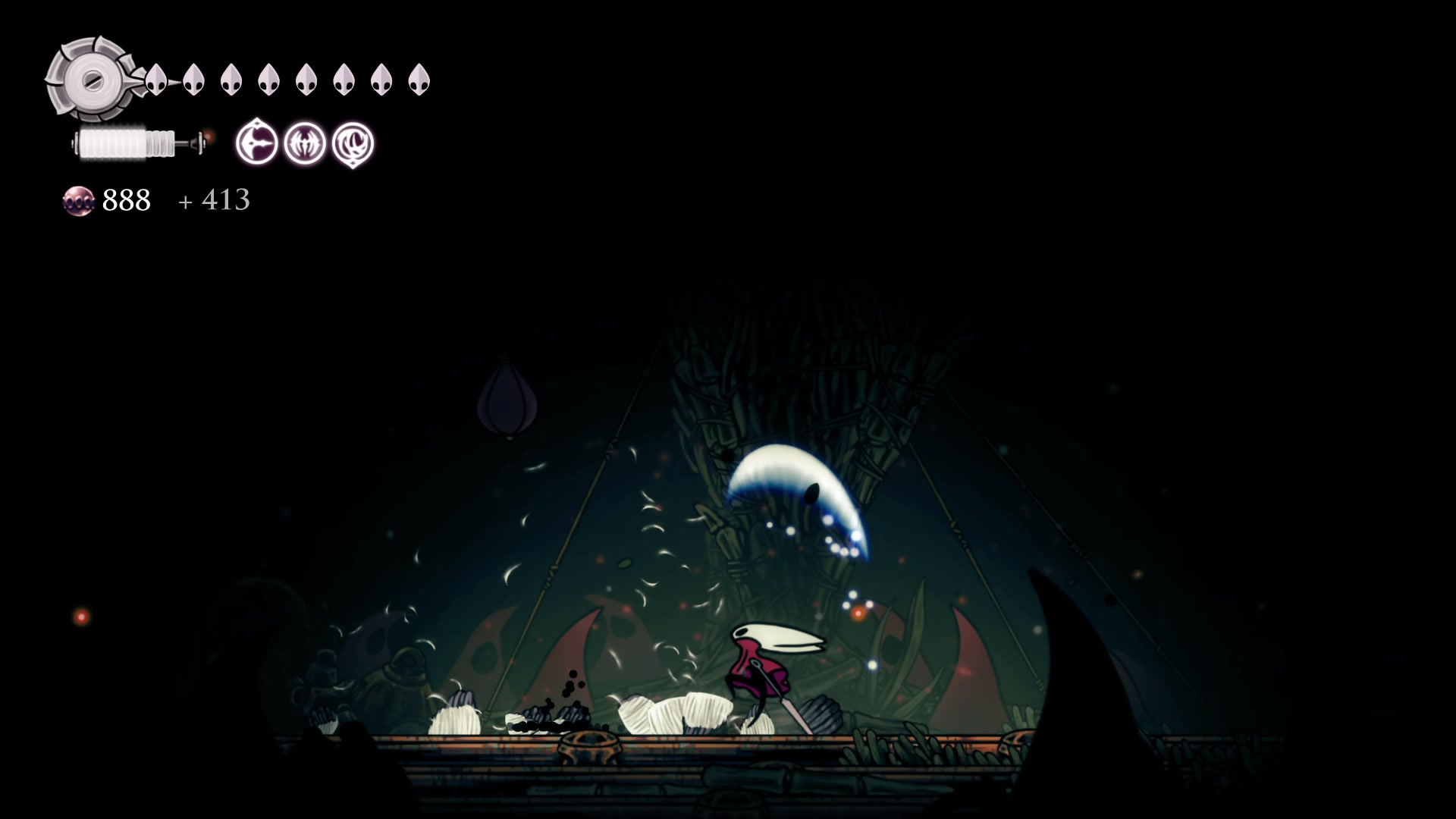Choose the swirling claw tool icon
Image resolution: width=1456 pixels, height=819 pixels.
click(x=353, y=143)
